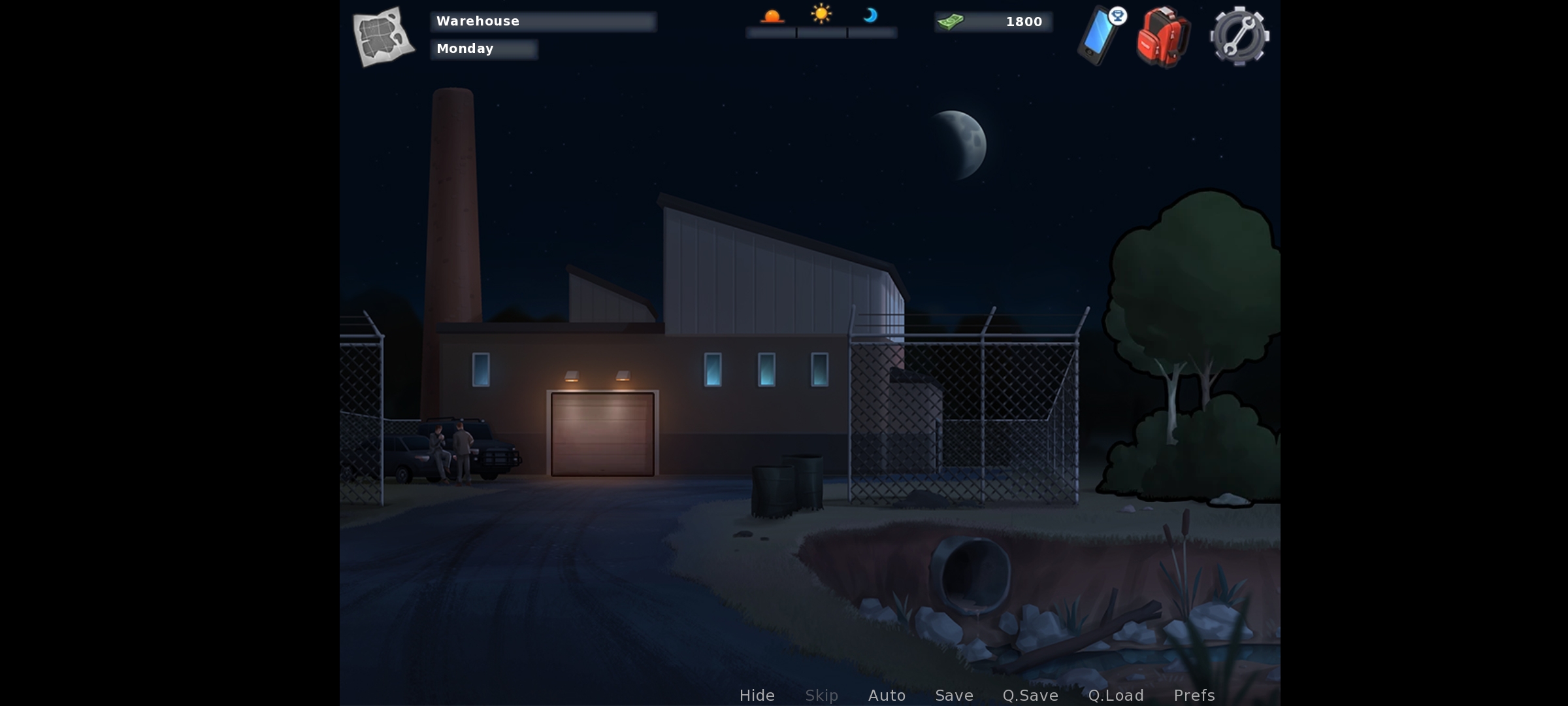Open the town map icon

pyautogui.click(x=384, y=37)
